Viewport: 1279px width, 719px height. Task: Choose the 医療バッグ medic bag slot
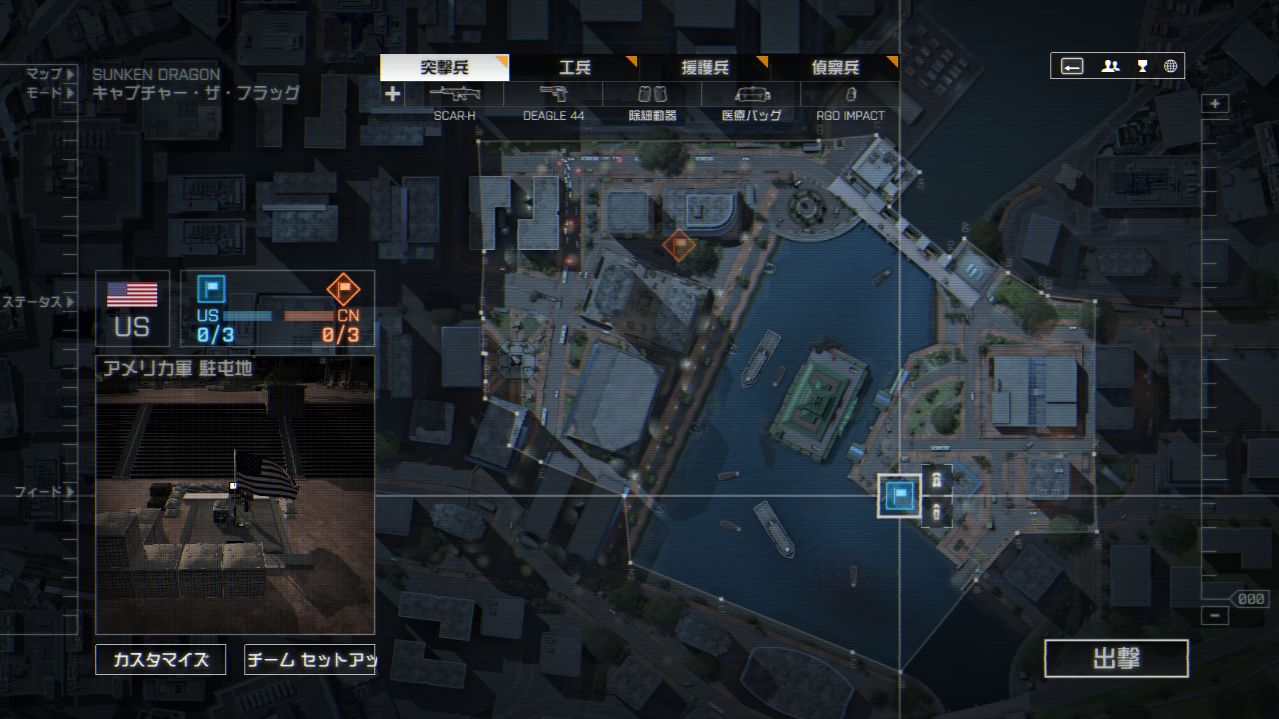pos(752,101)
